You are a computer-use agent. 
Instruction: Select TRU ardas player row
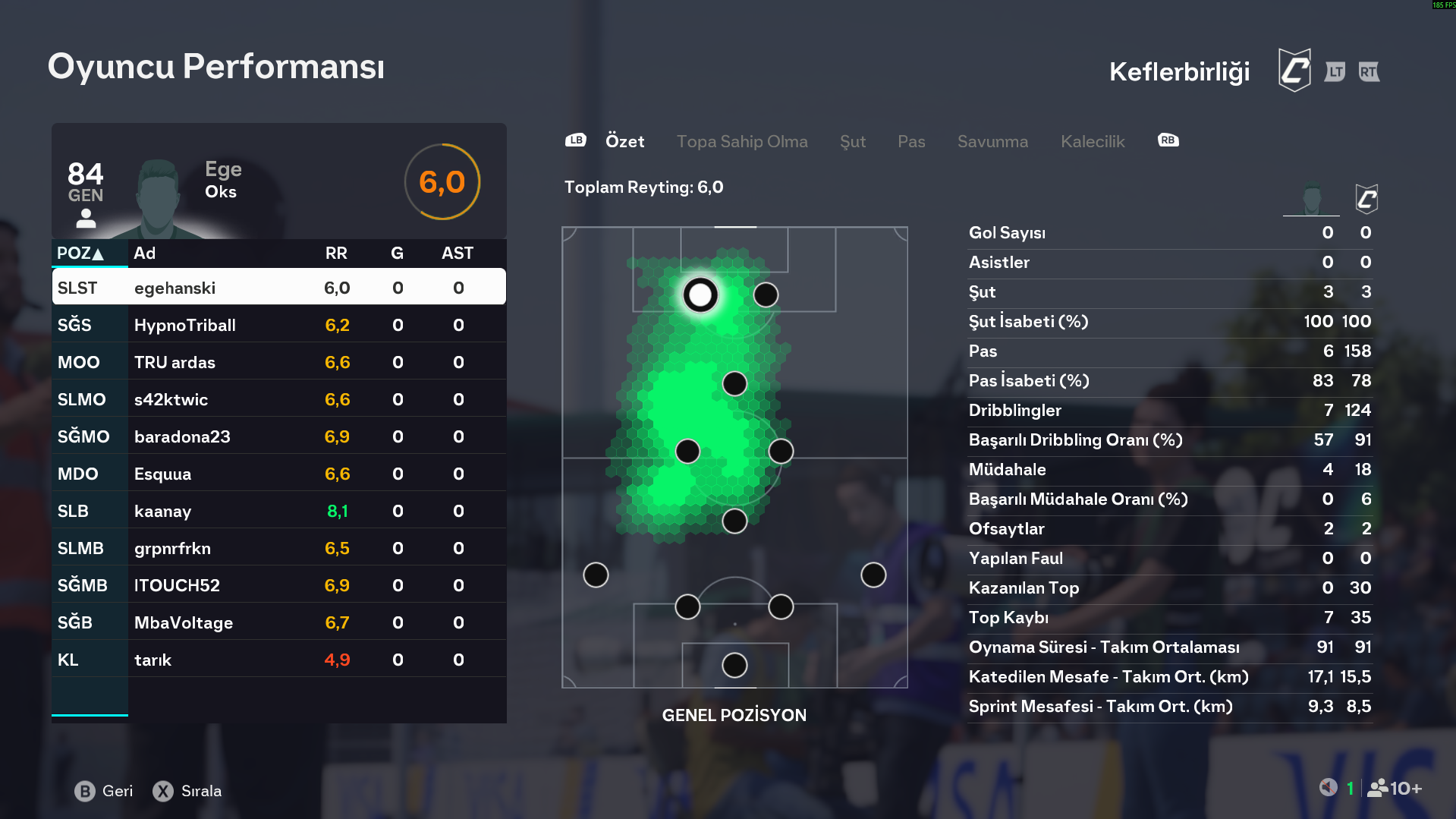pyautogui.click(x=278, y=362)
